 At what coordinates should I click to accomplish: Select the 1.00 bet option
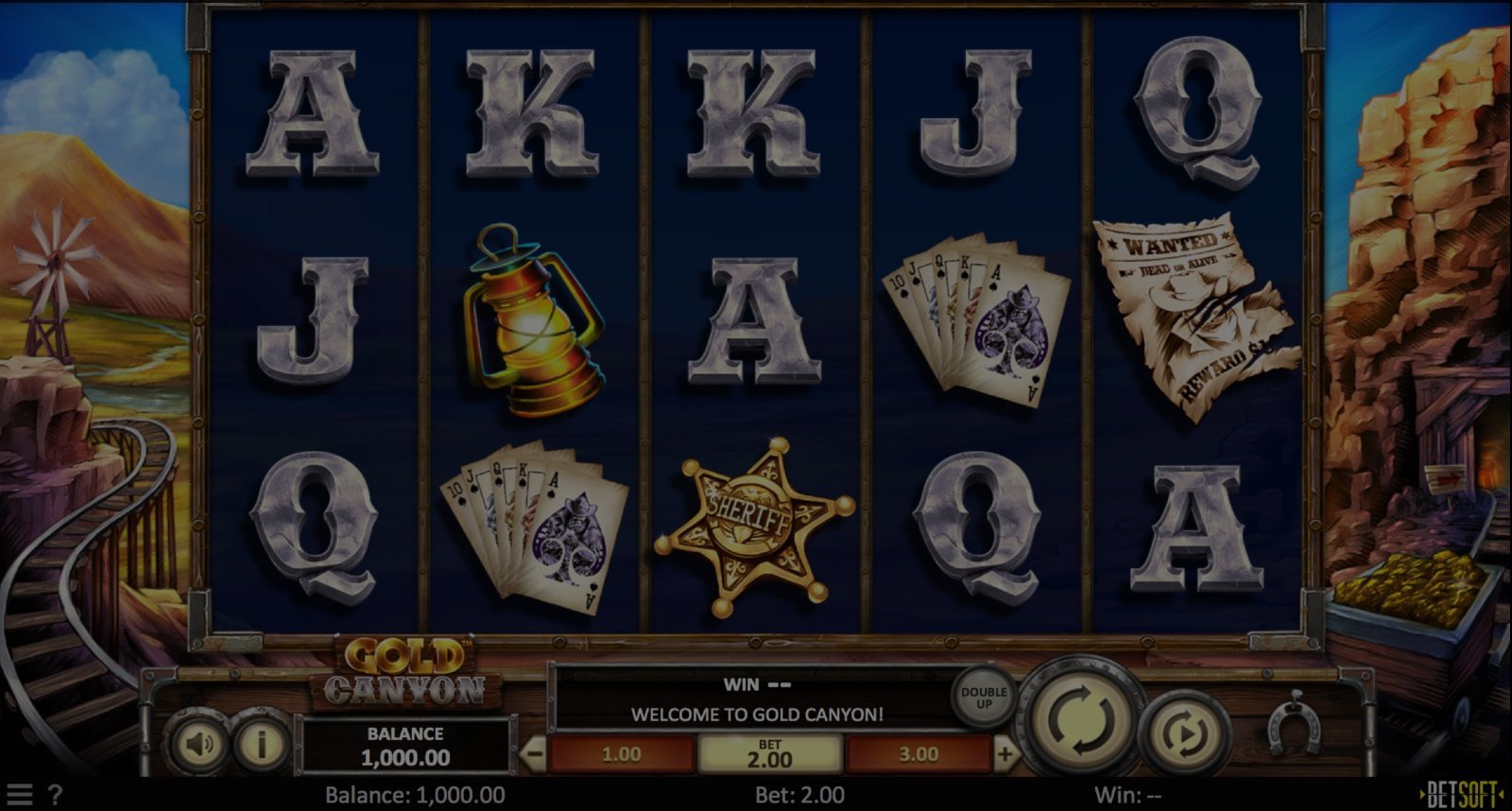point(621,754)
